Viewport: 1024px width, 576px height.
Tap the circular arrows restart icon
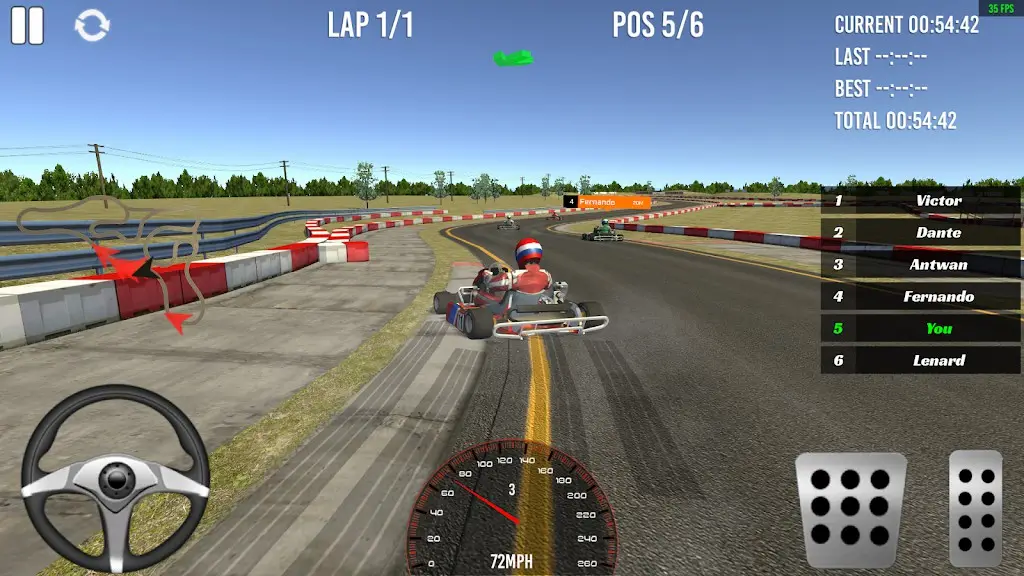click(x=92, y=26)
